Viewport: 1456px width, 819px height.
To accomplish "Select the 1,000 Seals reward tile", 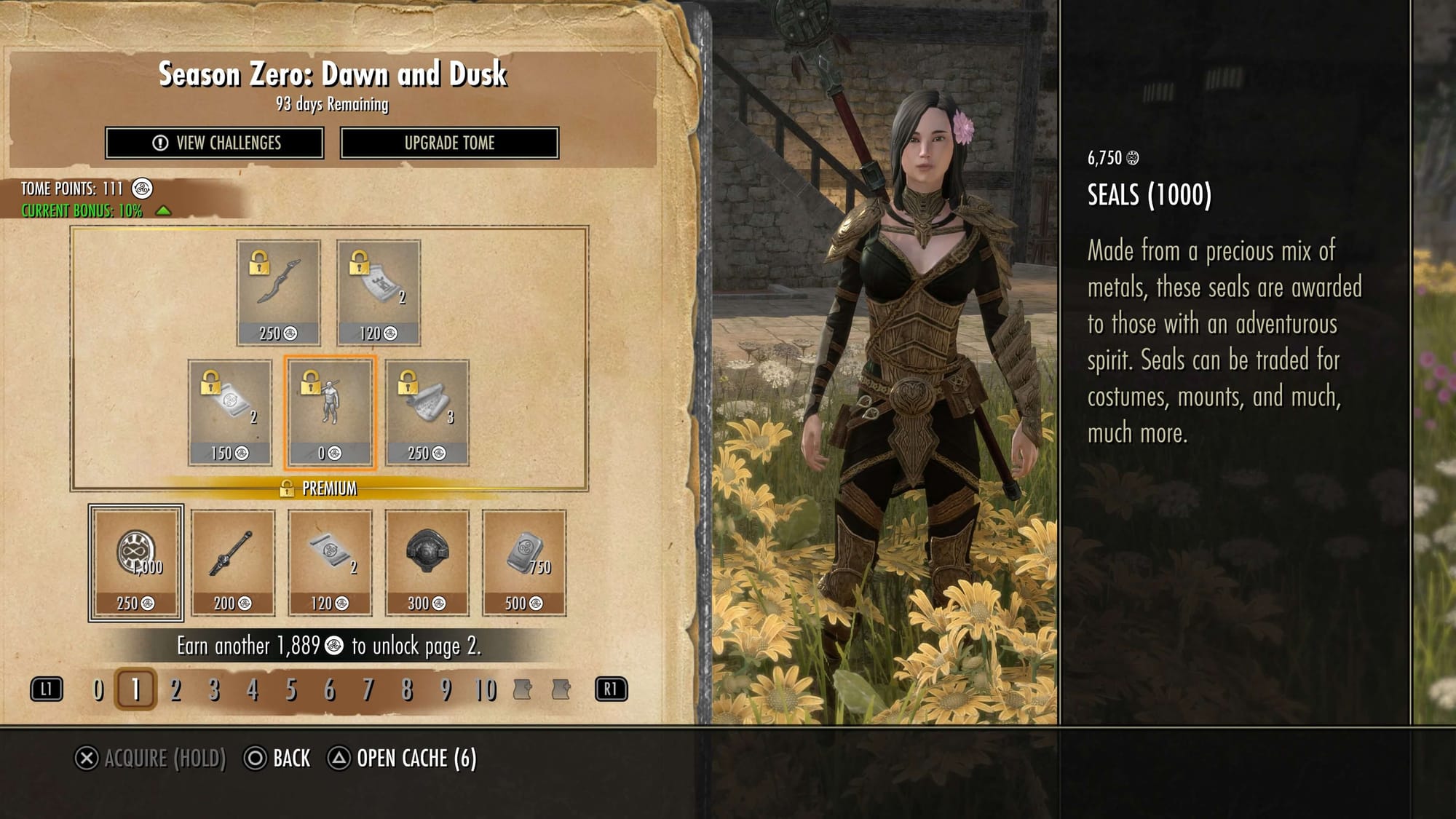I will point(136,563).
